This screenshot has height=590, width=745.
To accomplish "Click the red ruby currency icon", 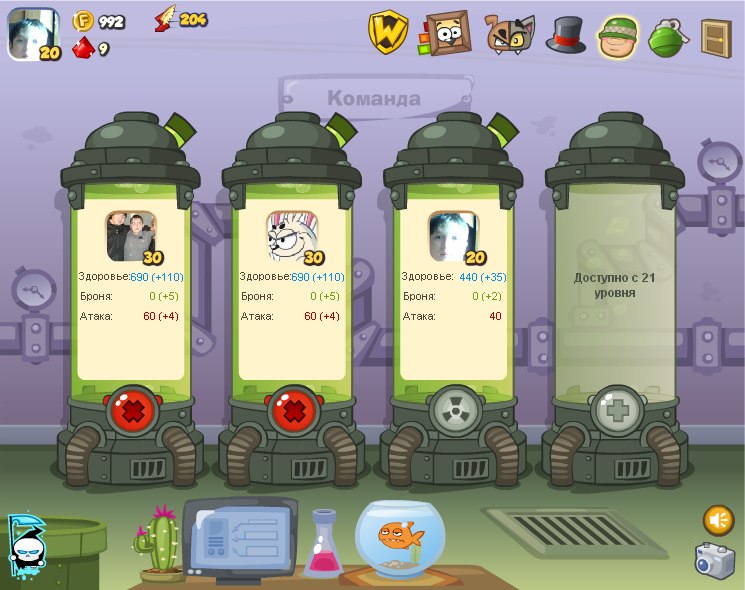I will (83, 47).
